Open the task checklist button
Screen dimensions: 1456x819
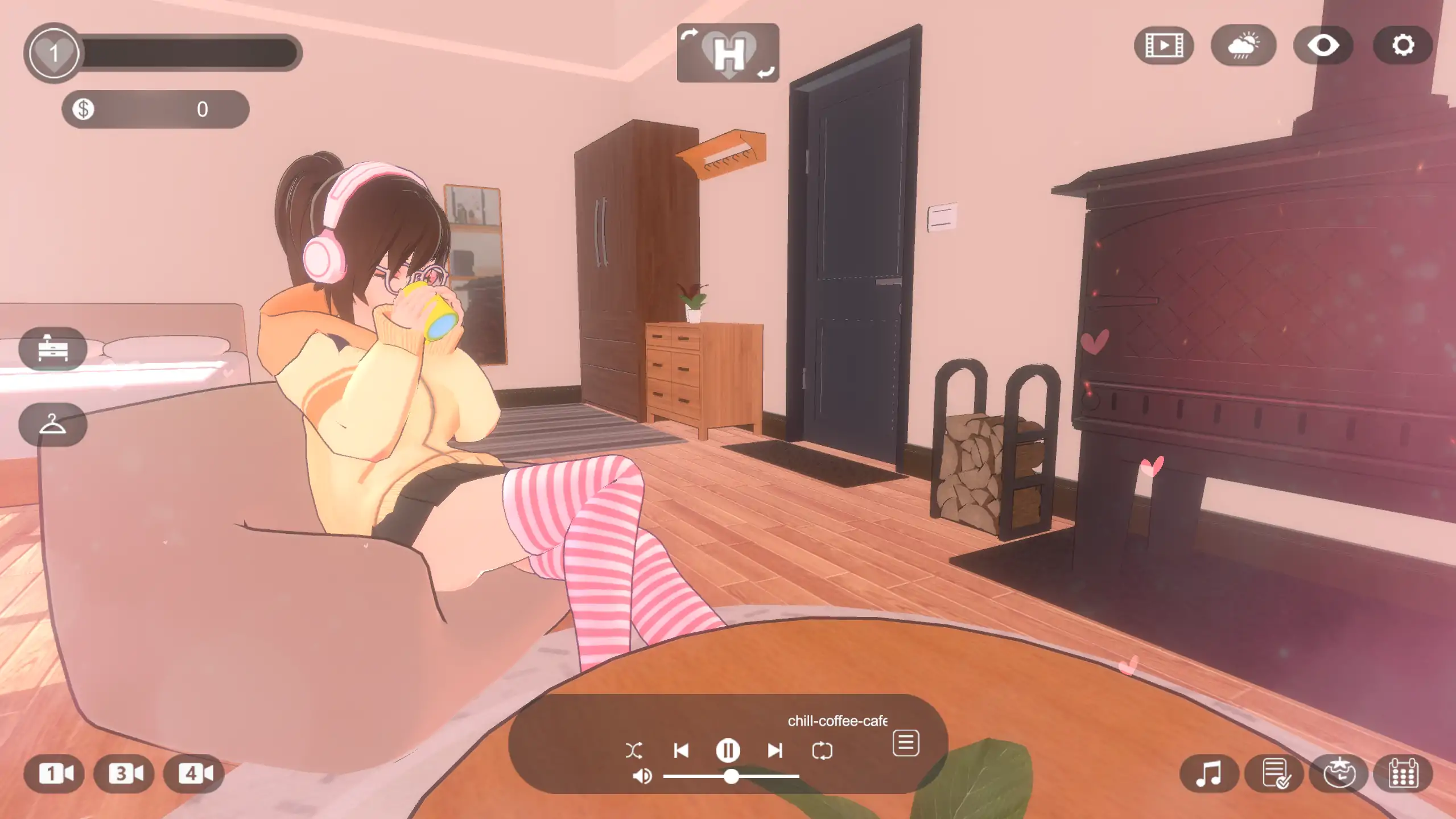1274,773
